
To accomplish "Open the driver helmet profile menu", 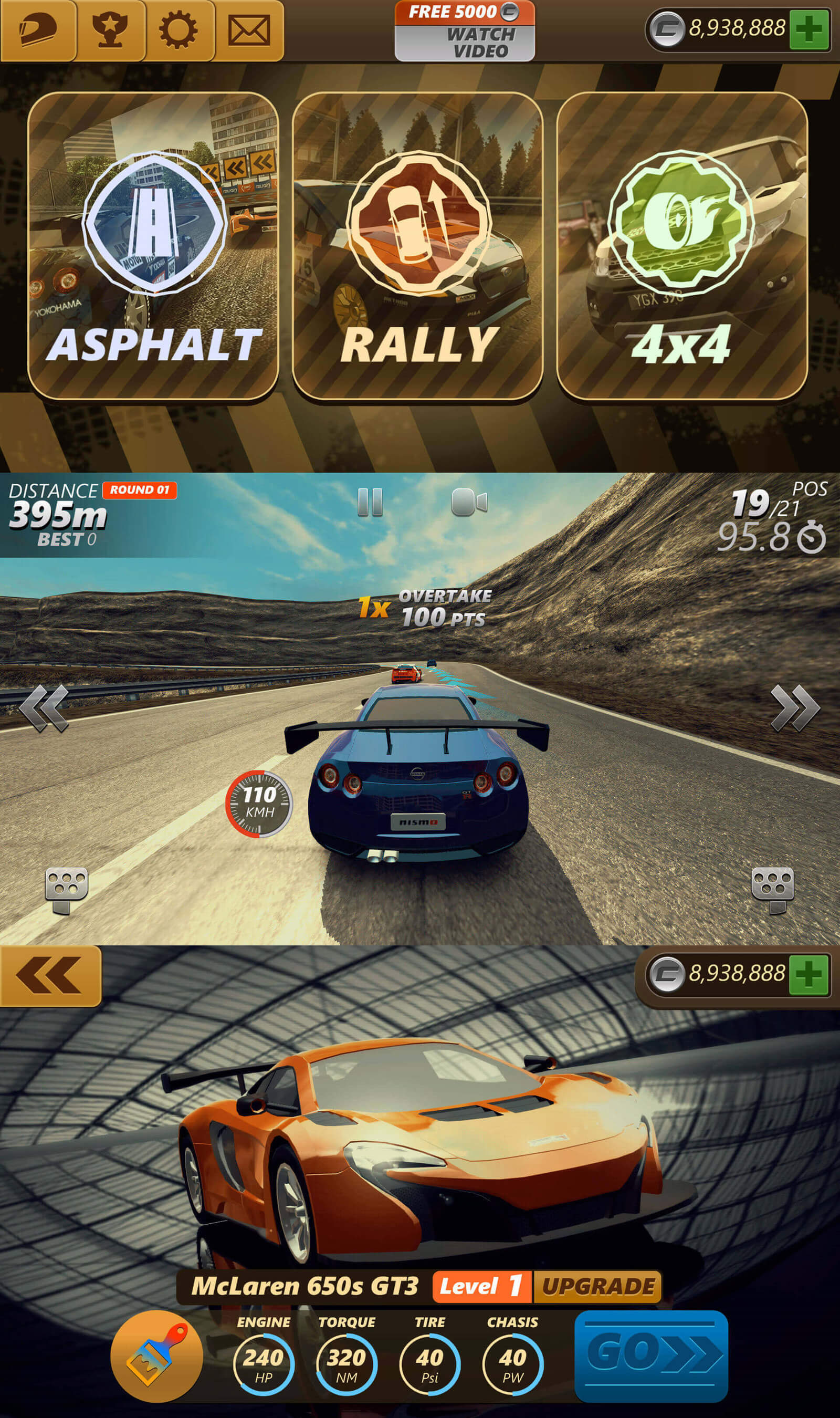I will point(38,29).
